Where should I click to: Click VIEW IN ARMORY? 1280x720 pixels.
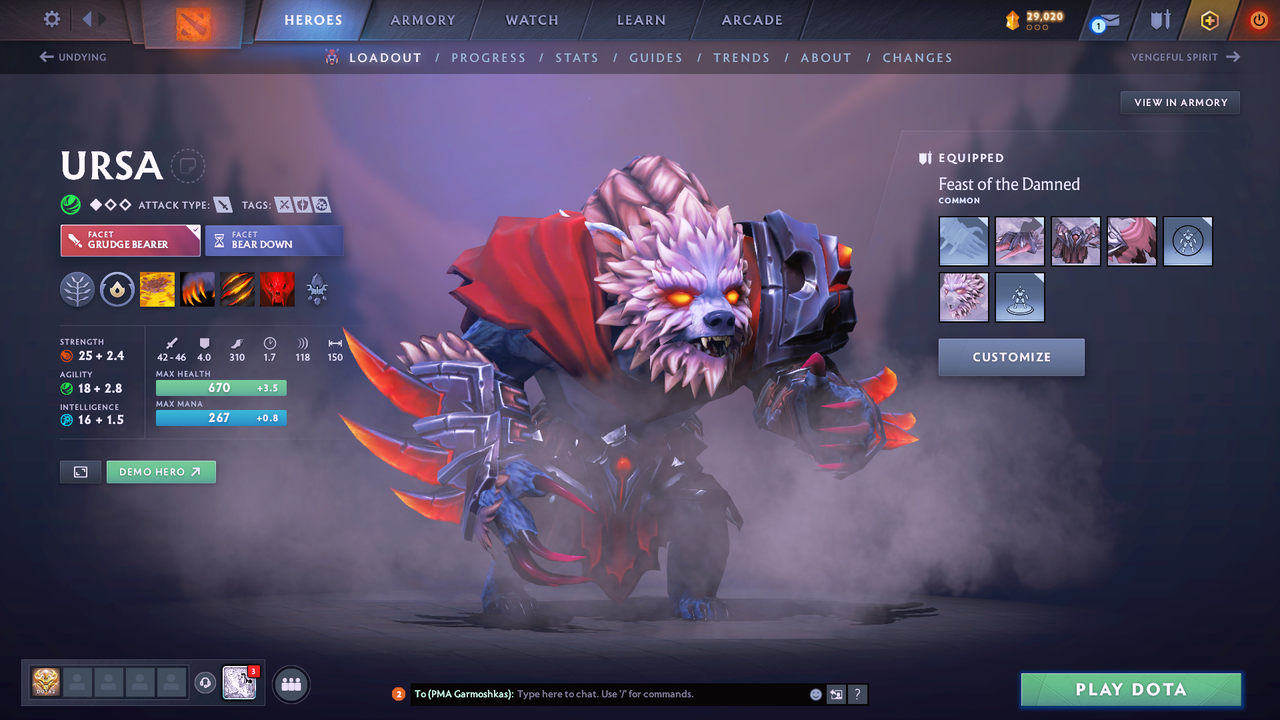(x=1180, y=102)
